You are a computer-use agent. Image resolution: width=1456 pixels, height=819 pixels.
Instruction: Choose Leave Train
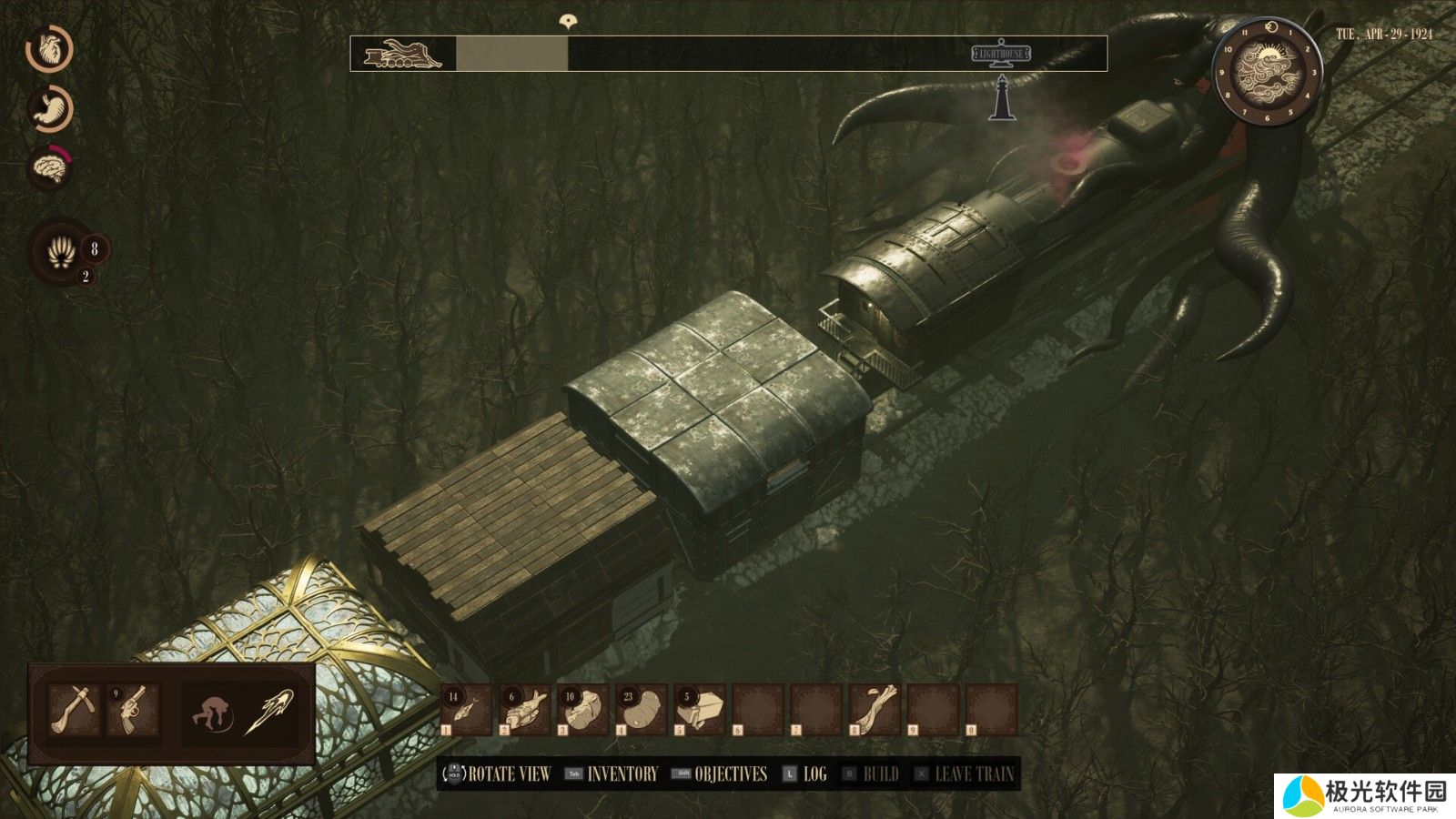[974, 774]
